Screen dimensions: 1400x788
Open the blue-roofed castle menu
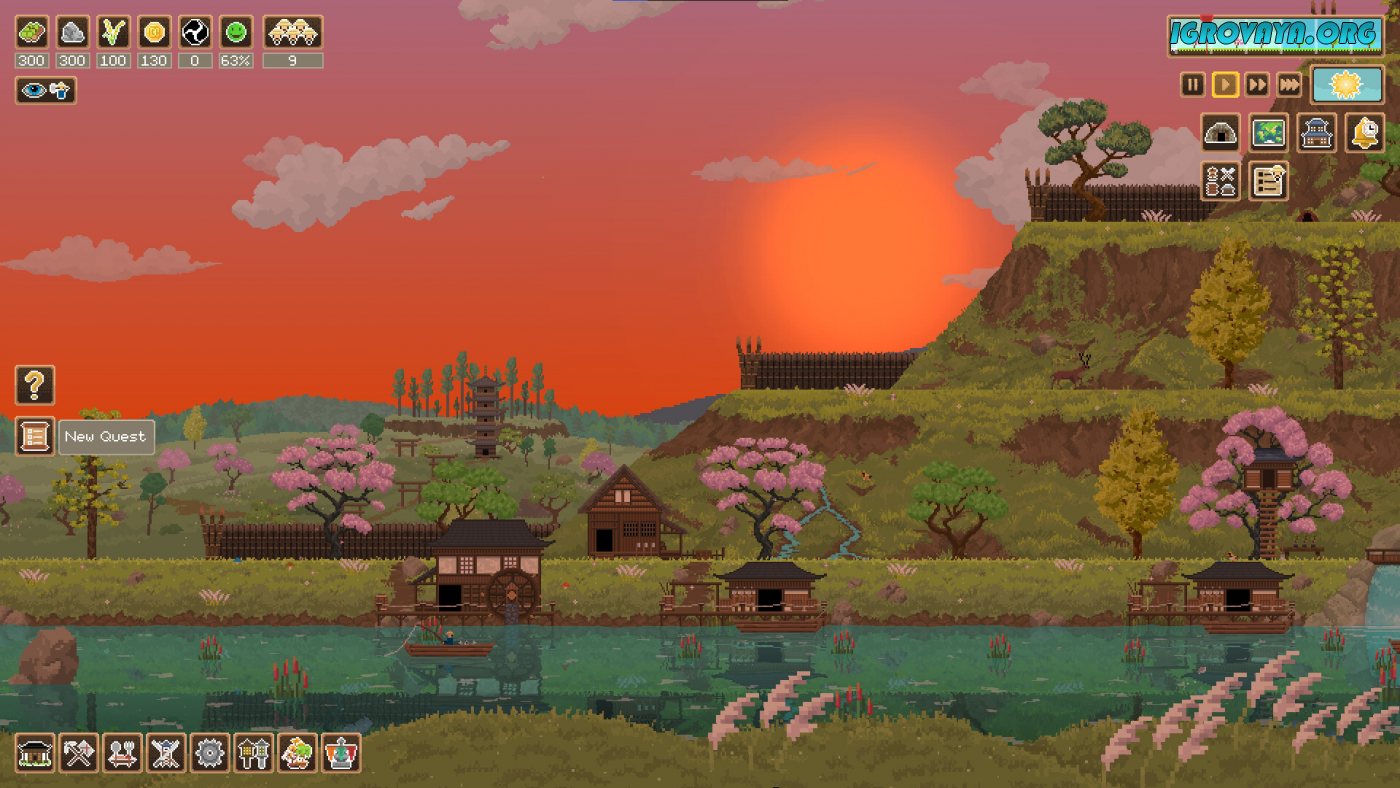(x=1316, y=133)
